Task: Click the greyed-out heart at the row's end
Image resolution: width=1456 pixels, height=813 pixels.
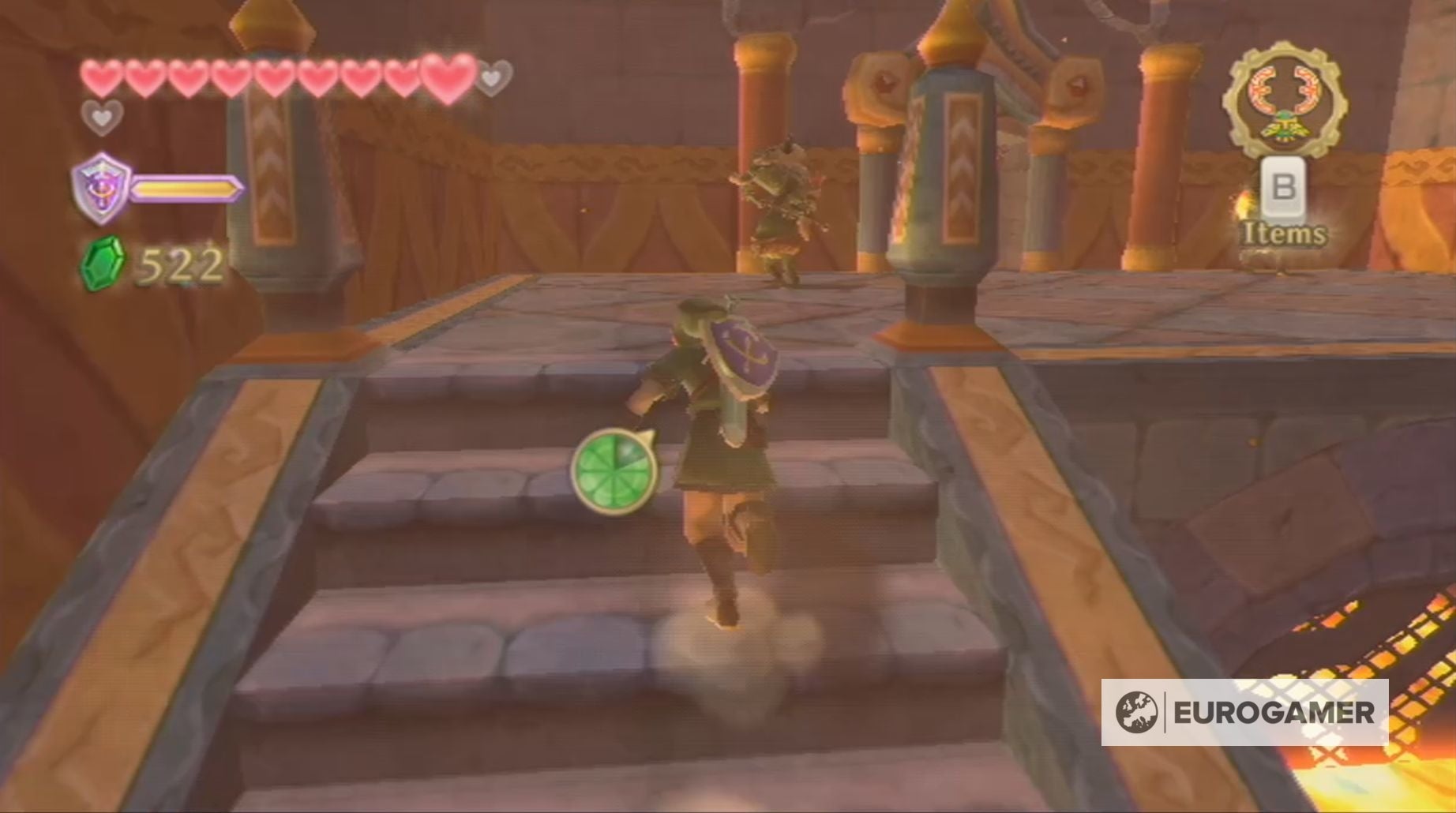Action: tap(491, 79)
